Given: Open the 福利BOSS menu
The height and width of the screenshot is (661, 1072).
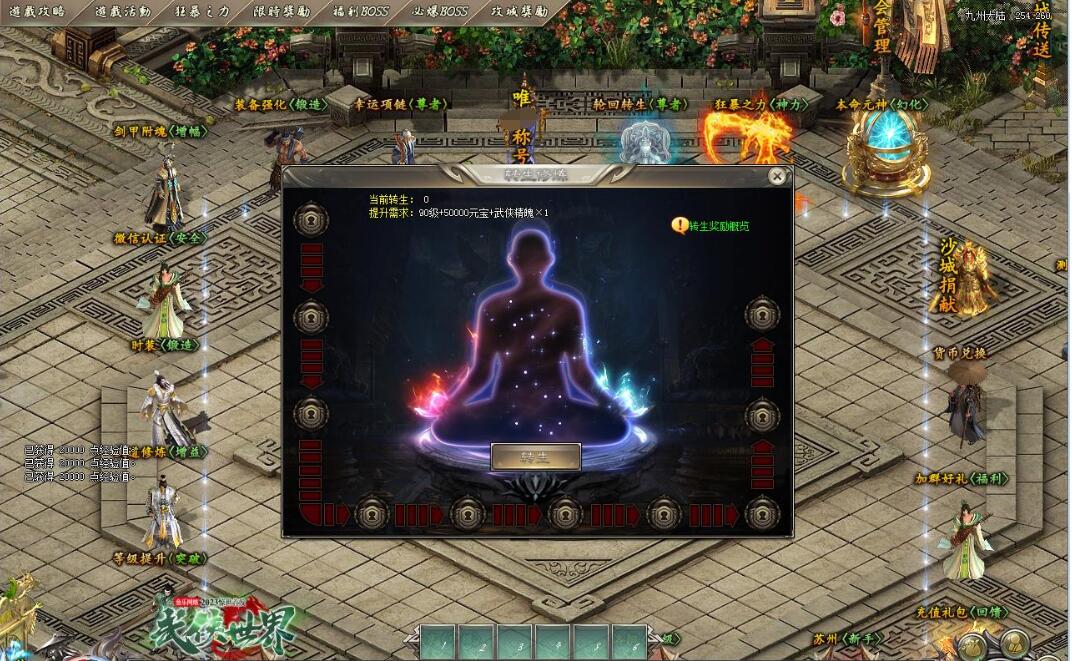Looking at the screenshot, I should click(360, 12).
